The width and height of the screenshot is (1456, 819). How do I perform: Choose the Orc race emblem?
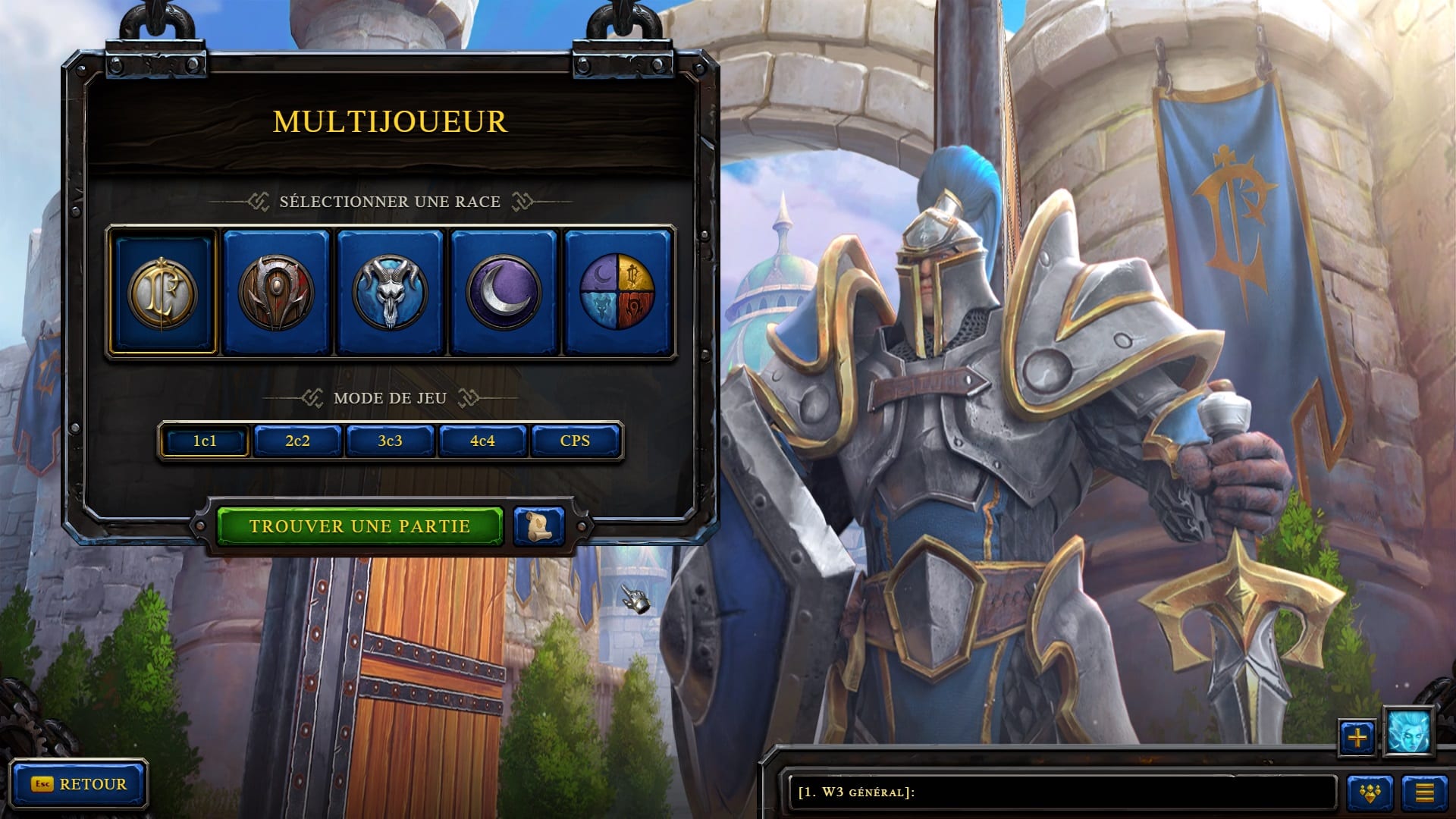point(276,293)
